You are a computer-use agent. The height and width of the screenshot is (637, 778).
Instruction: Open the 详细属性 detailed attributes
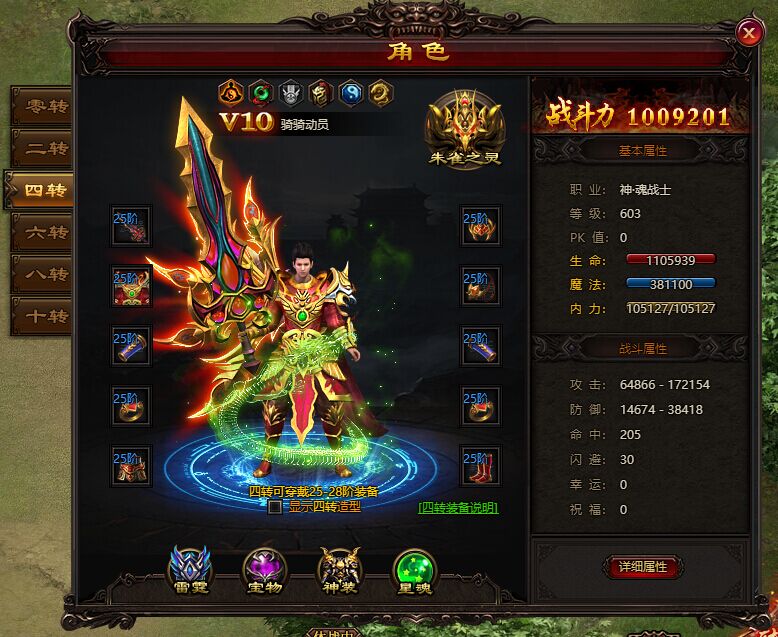(x=642, y=567)
